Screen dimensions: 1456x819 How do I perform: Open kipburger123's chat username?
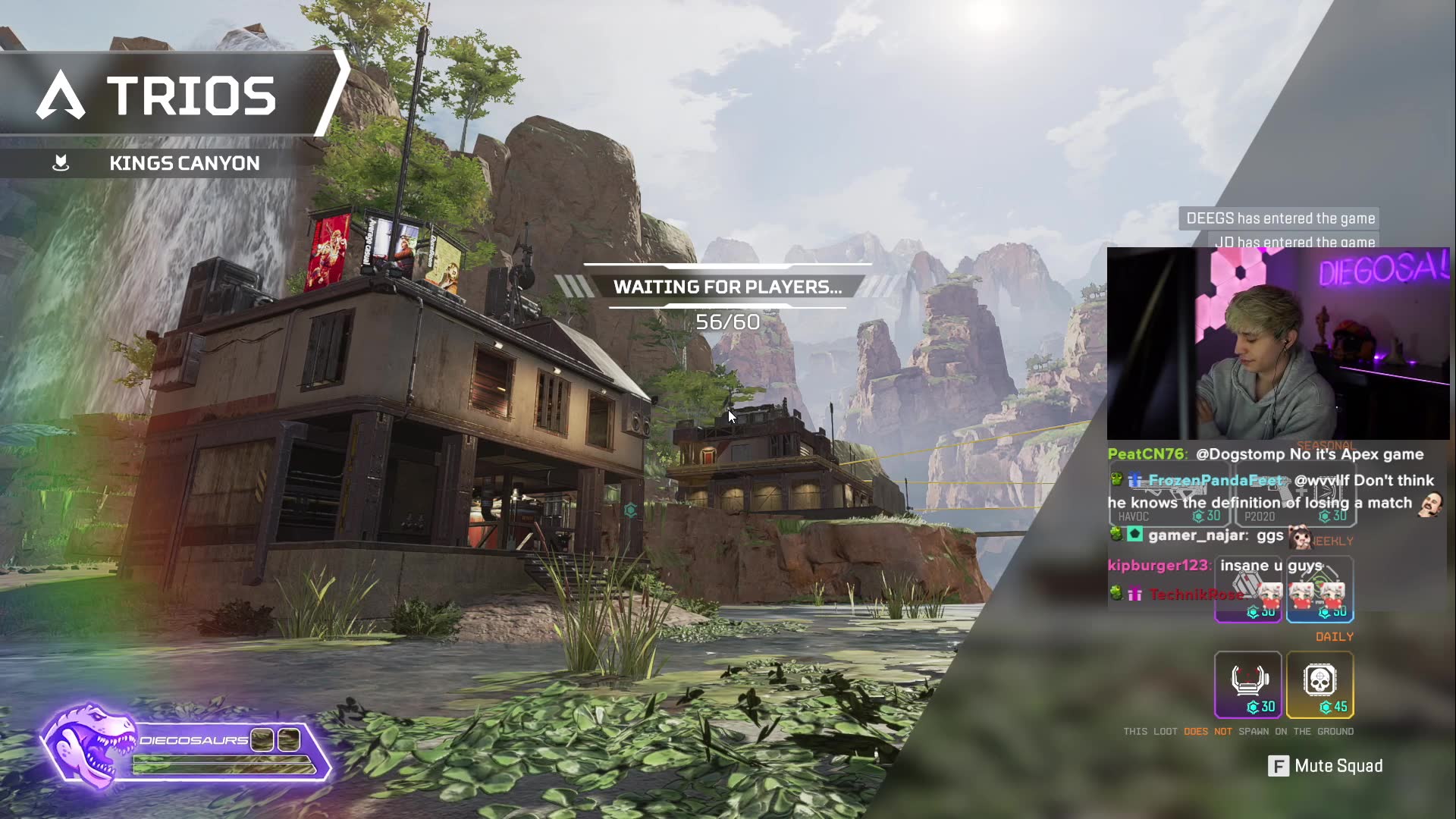(1158, 566)
